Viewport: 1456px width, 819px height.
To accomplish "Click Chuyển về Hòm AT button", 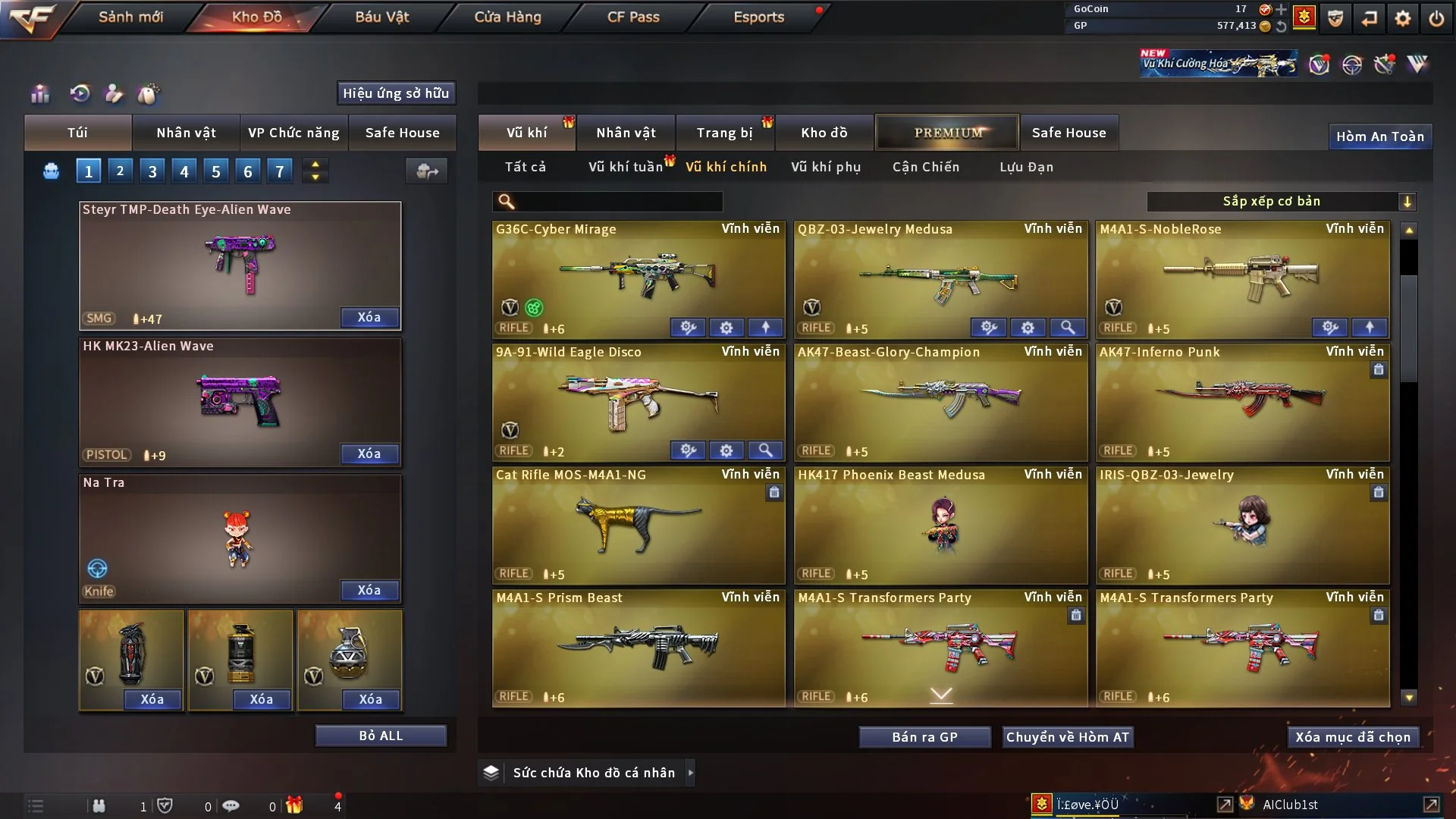I will (1068, 737).
